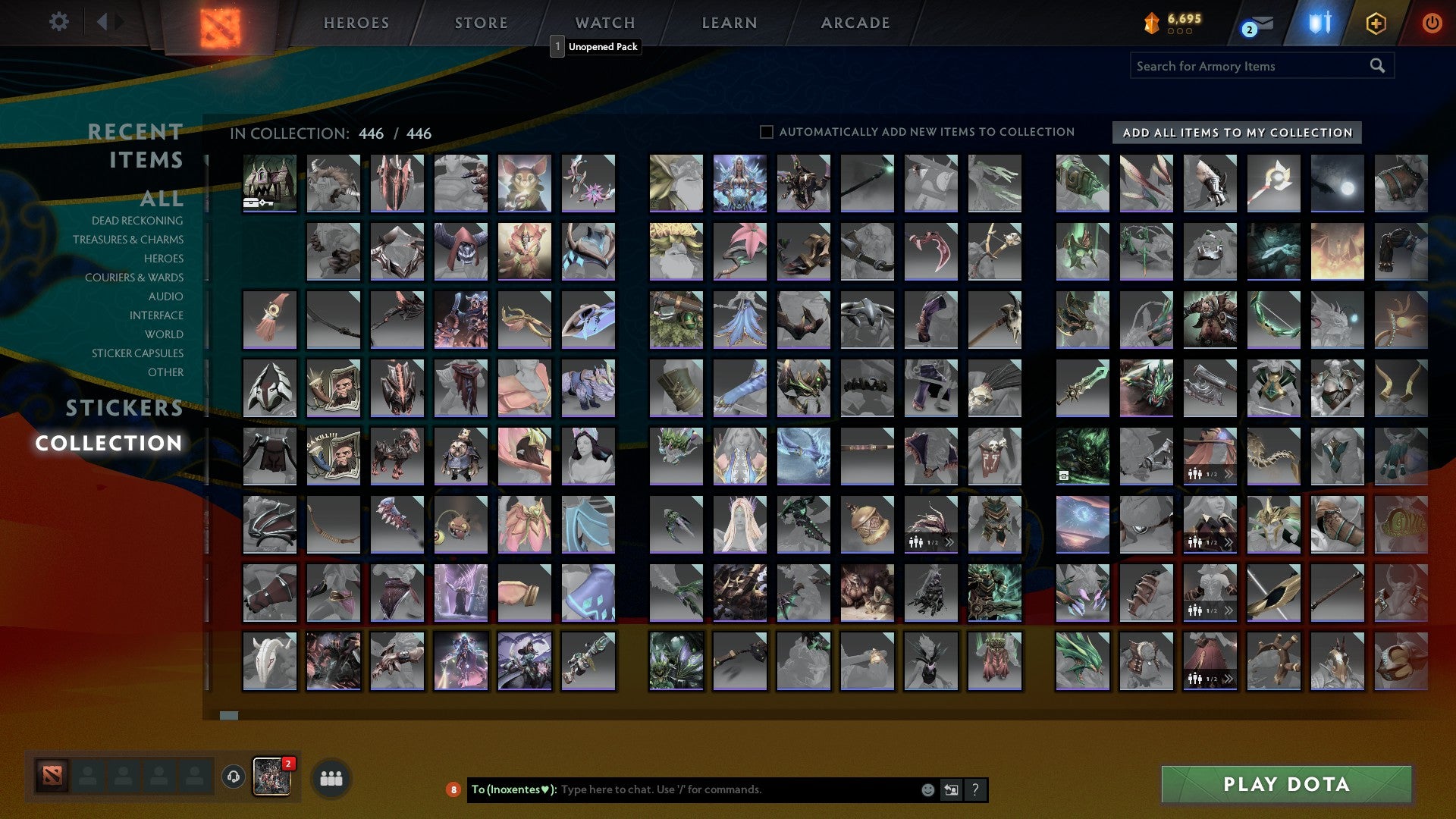The width and height of the screenshot is (1456, 819).
Task: Click the shards currency icon next to 6,695
Action: tap(1151, 22)
